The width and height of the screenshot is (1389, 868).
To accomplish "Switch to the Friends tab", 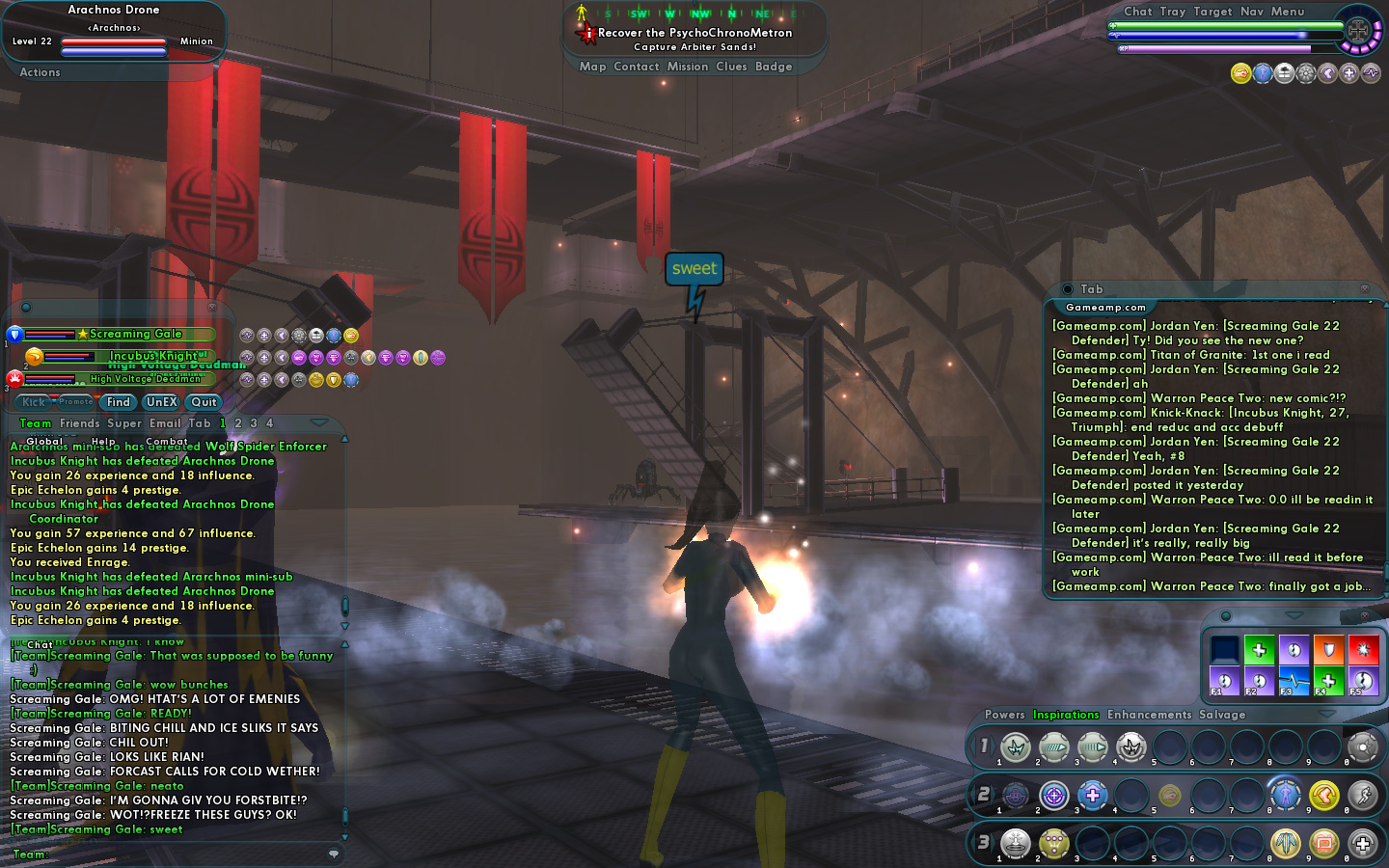I will (79, 423).
